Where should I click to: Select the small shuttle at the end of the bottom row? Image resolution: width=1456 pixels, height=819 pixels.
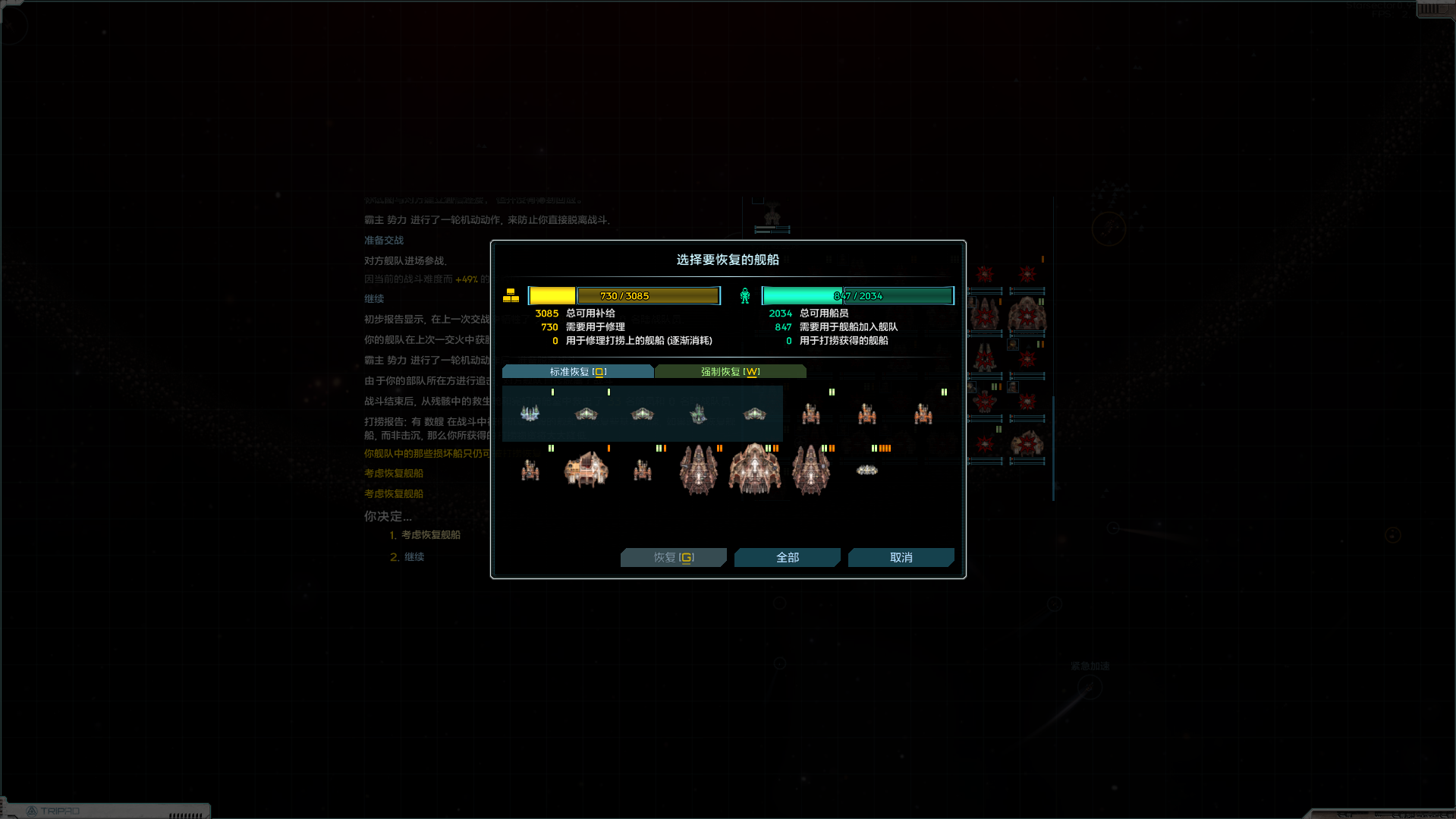866,469
